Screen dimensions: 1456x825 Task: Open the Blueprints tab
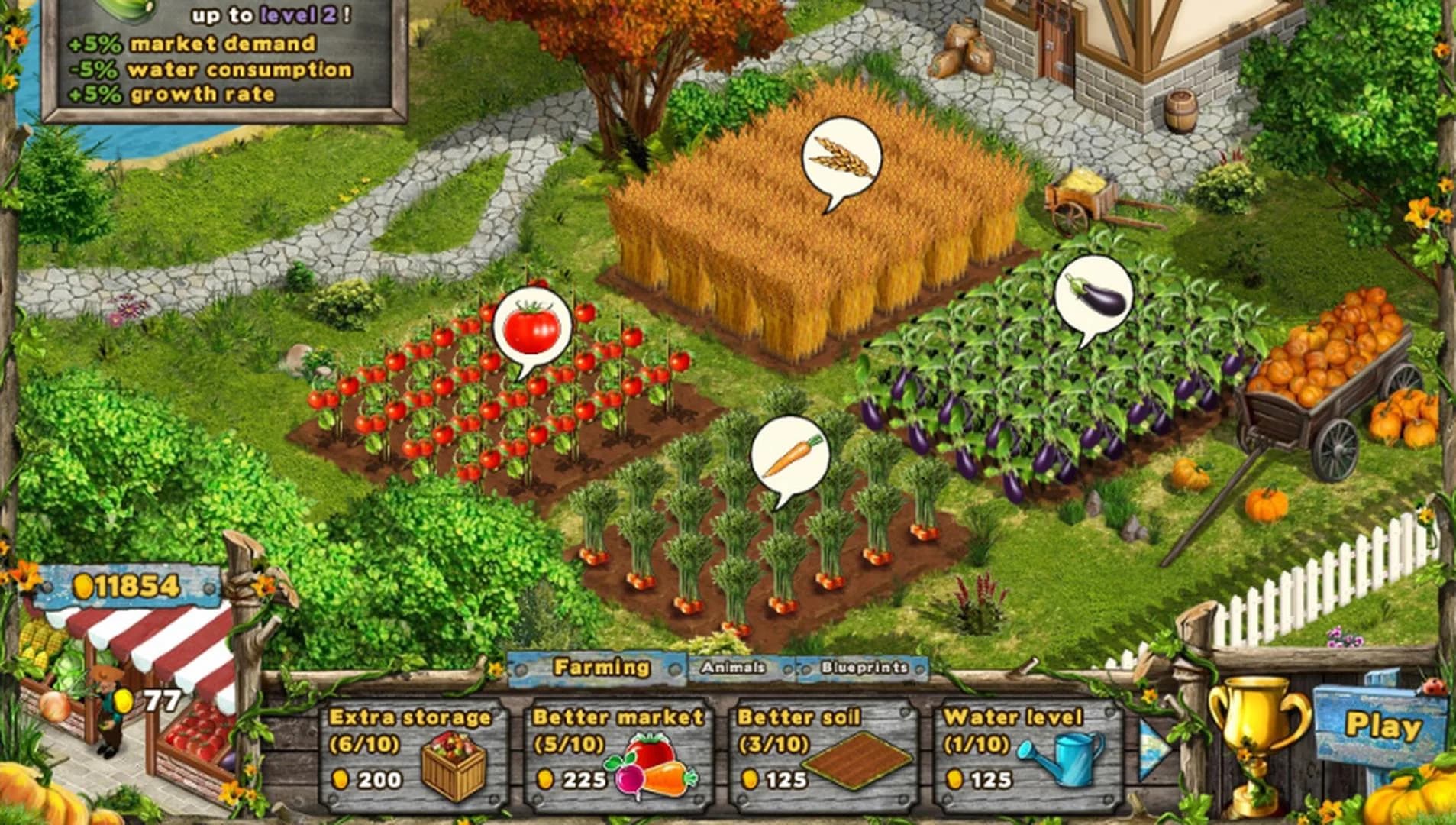(864, 666)
